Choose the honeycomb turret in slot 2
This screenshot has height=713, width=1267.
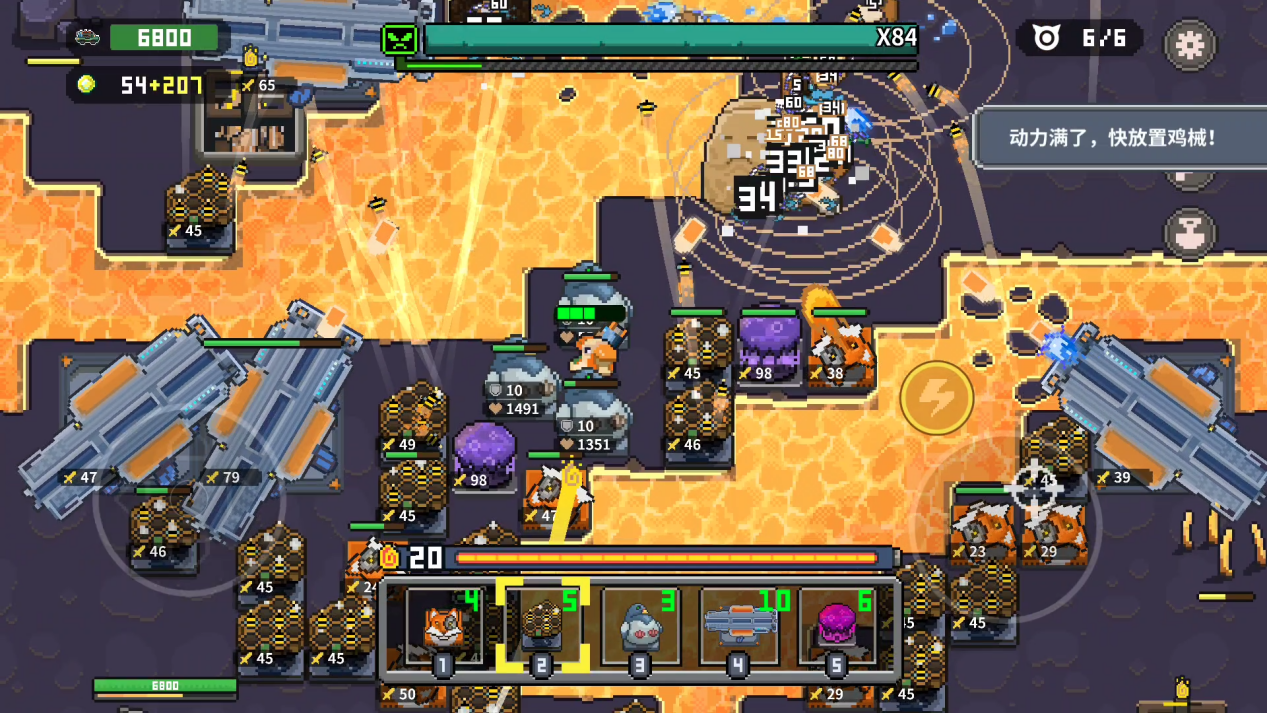(x=541, y=627)
